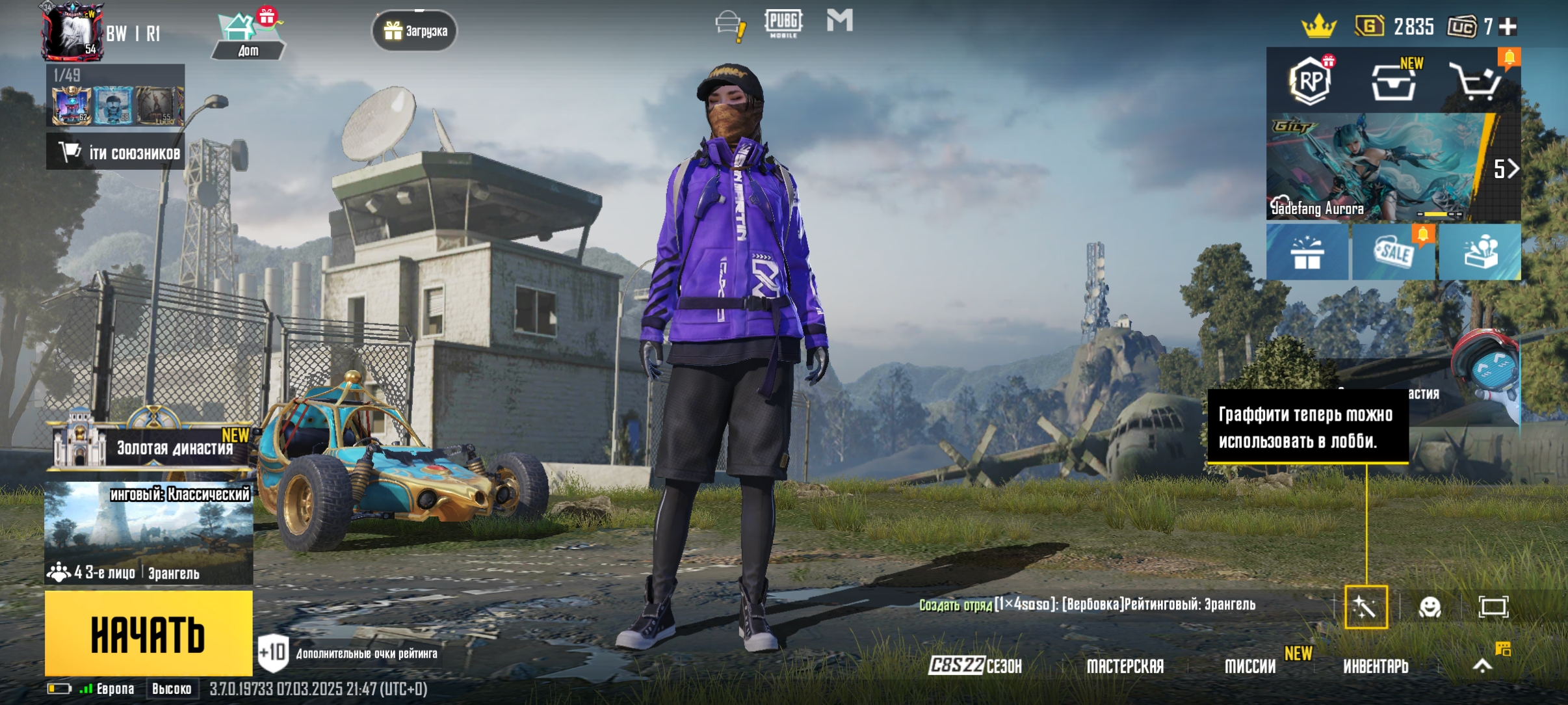Open the gift box events tile

[x=1307, y=252]
